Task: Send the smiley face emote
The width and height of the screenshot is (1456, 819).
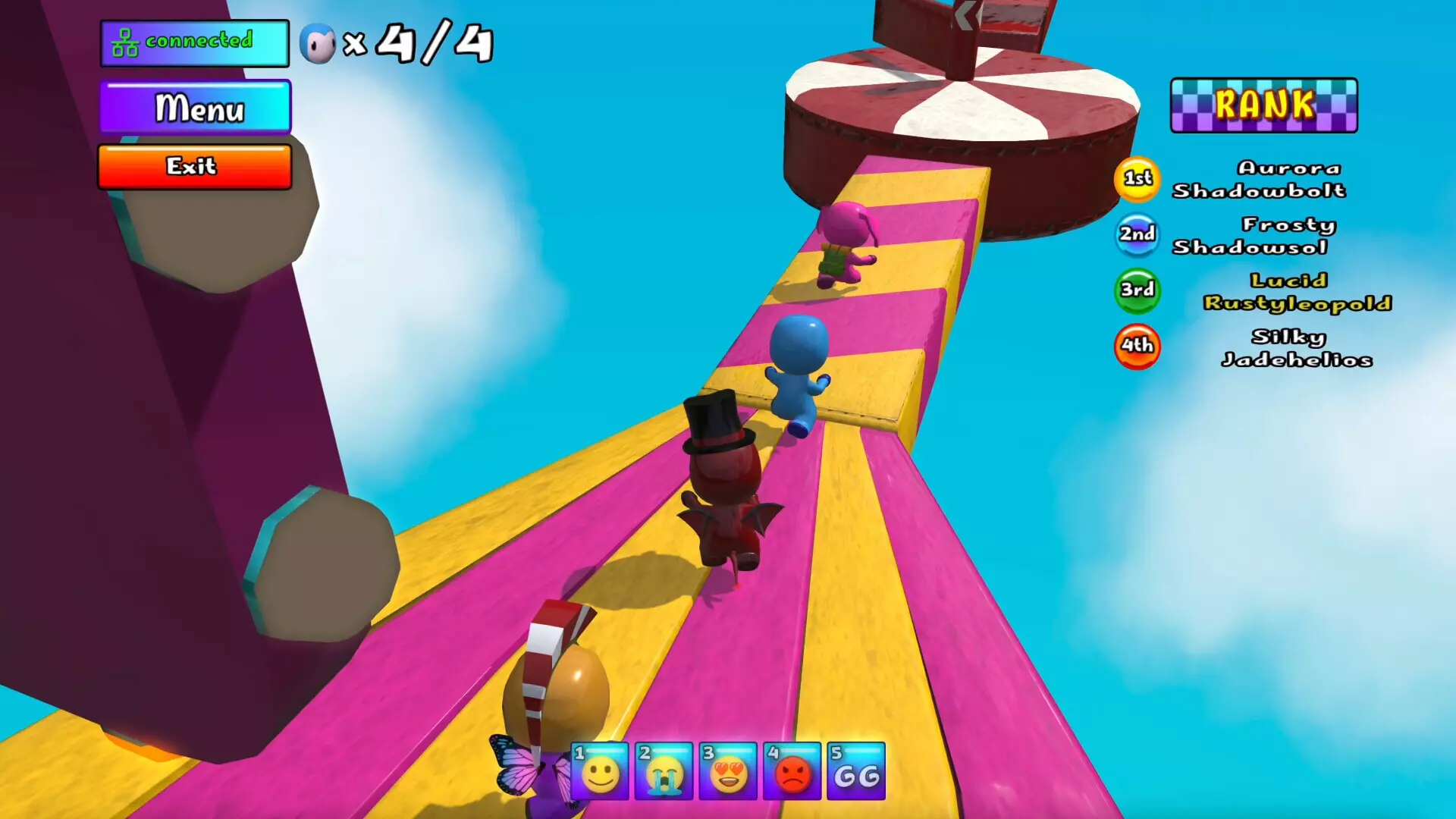Action: click(x=600, y=772)
